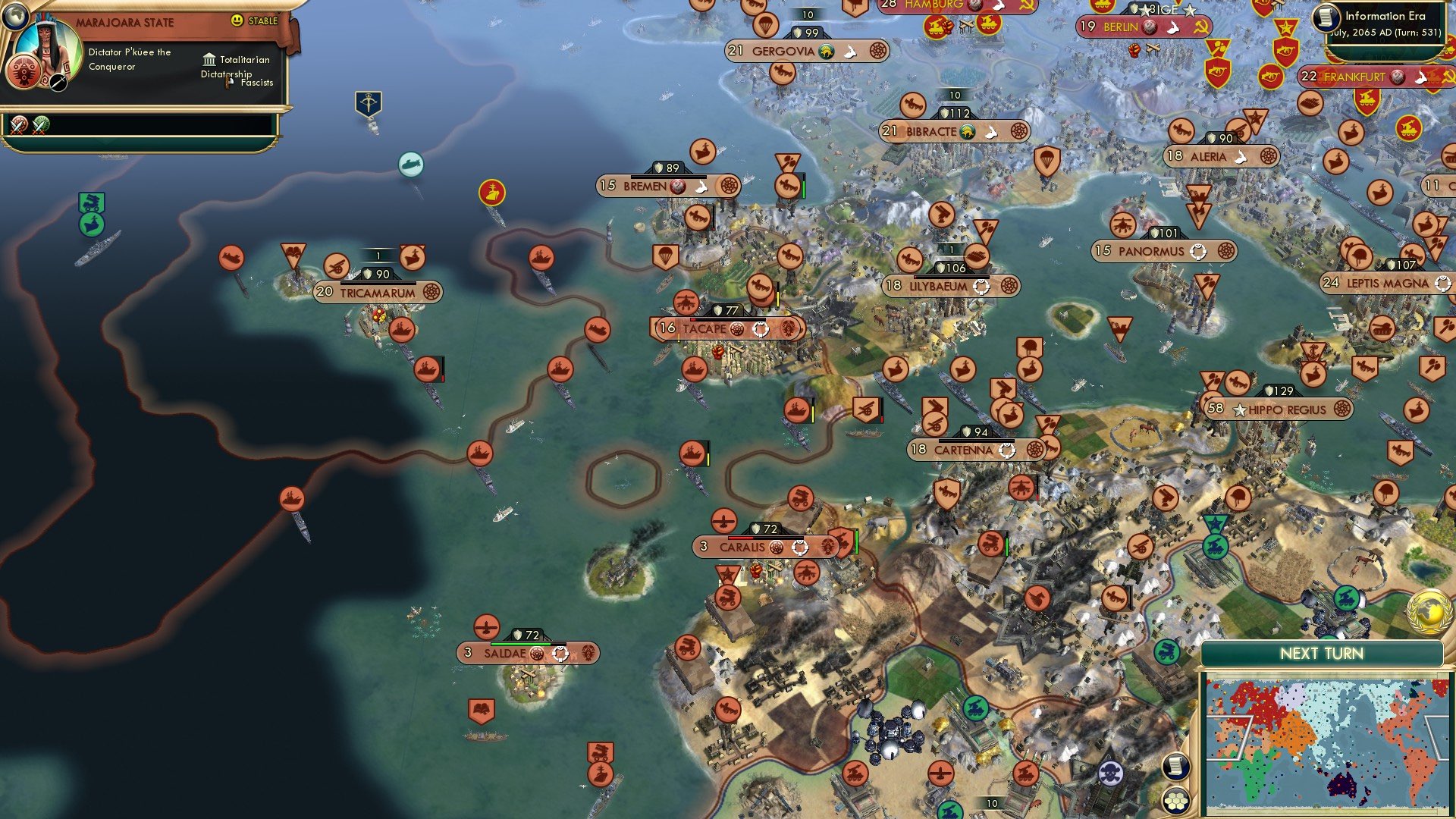Toggle strategic view with the hexagon icon

(1177, 800)
